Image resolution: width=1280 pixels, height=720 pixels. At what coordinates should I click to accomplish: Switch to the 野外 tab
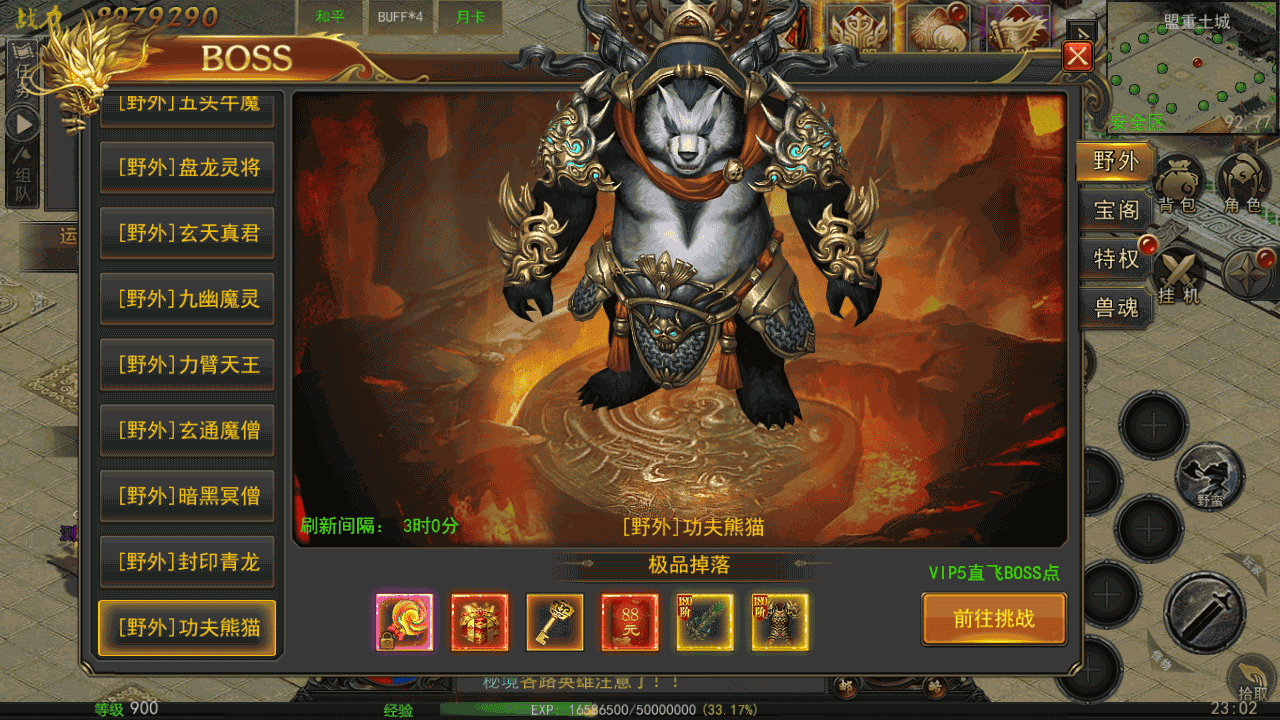1115,162
